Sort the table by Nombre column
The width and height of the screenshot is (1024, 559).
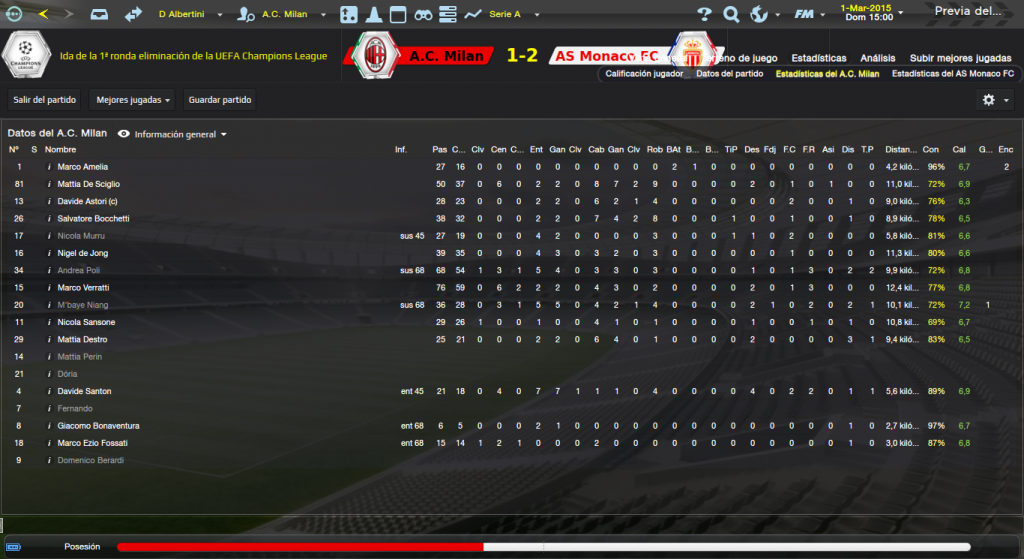pyautogui.click(x=60, y=150)
